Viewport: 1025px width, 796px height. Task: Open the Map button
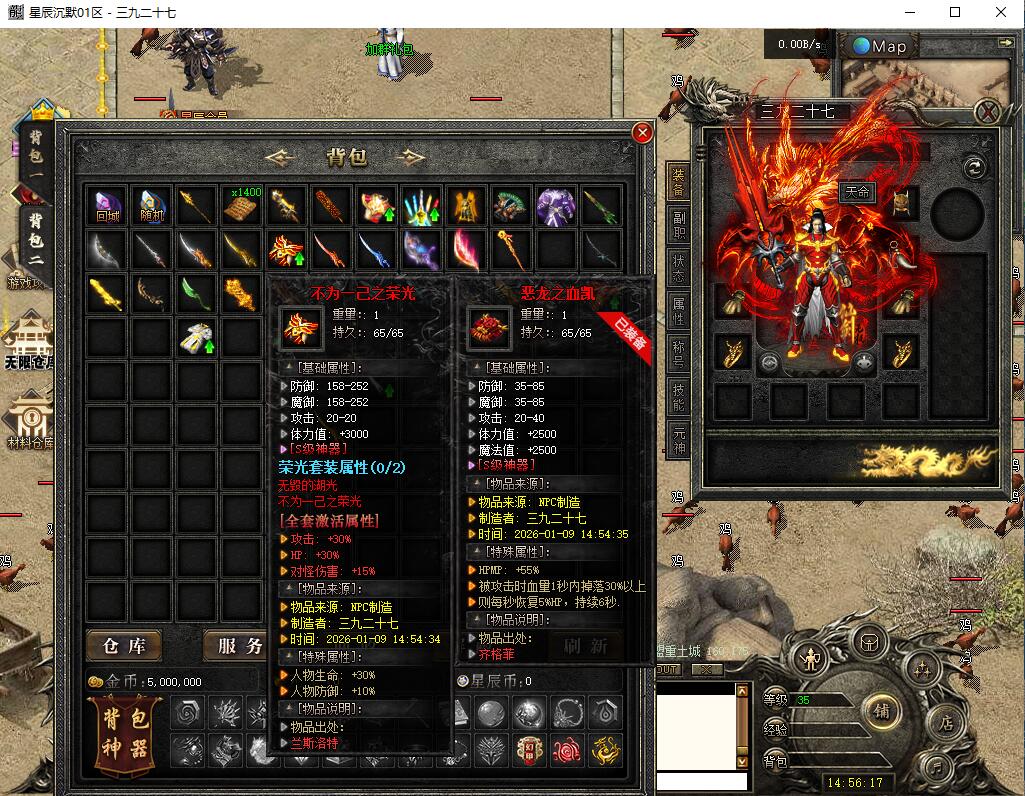(x=880, y=46)
